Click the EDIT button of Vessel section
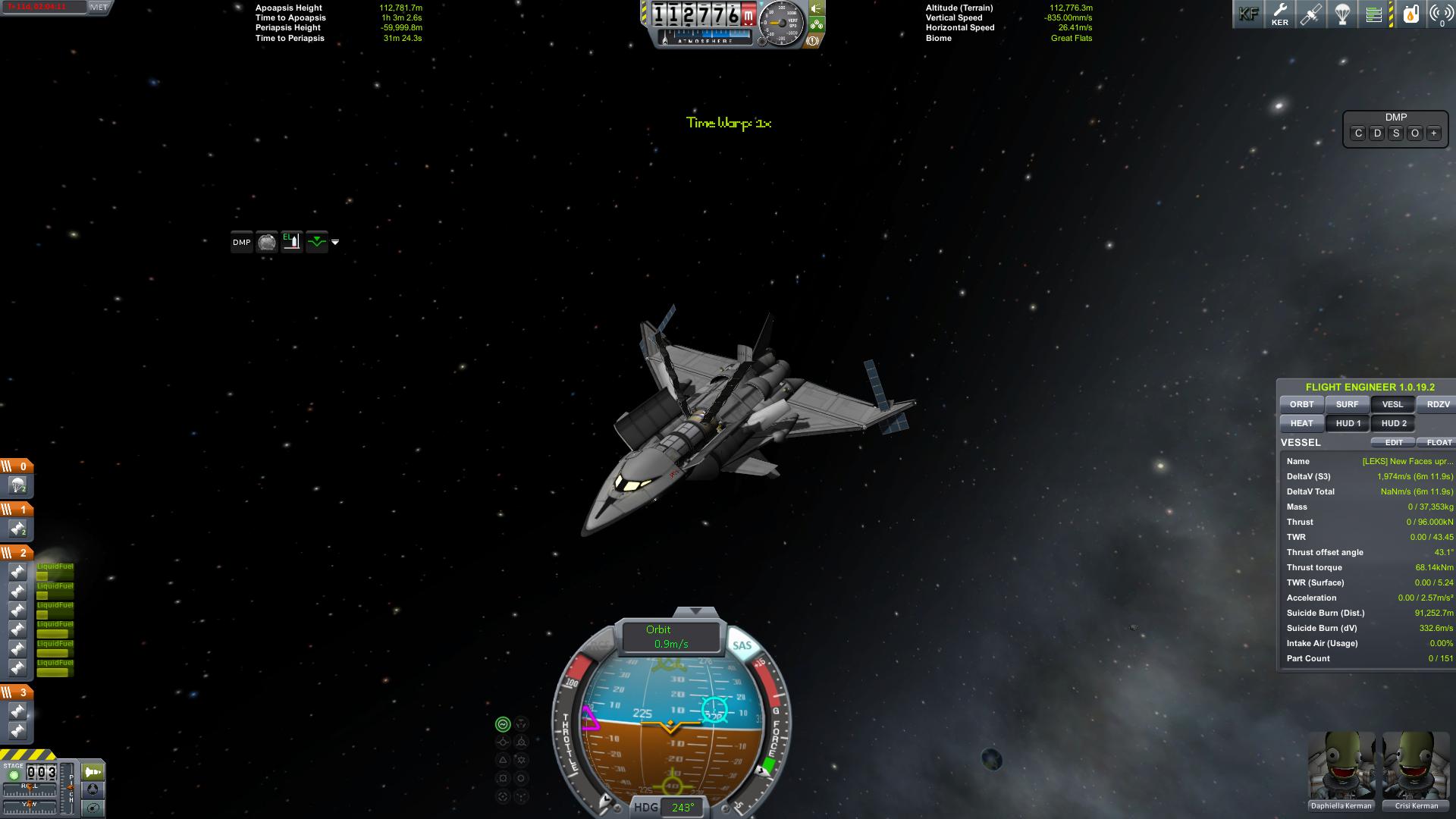This screenshot has width=1456, height=819. (1393, 442)
